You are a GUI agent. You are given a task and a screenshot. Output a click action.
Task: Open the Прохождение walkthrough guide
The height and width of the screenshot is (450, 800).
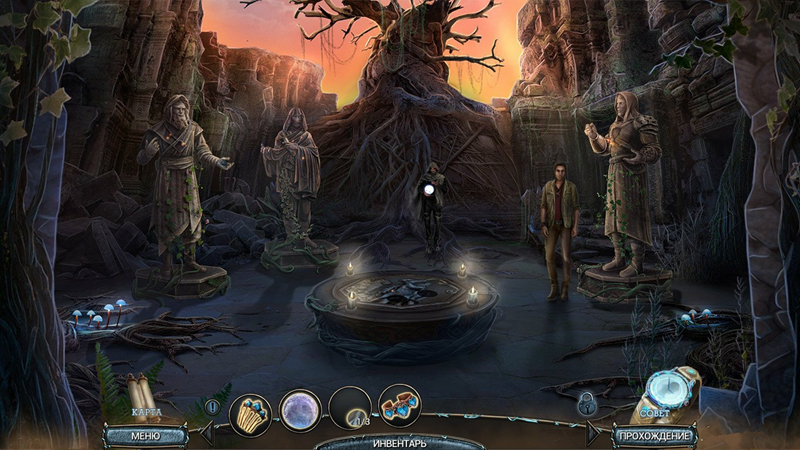[655, 436]
